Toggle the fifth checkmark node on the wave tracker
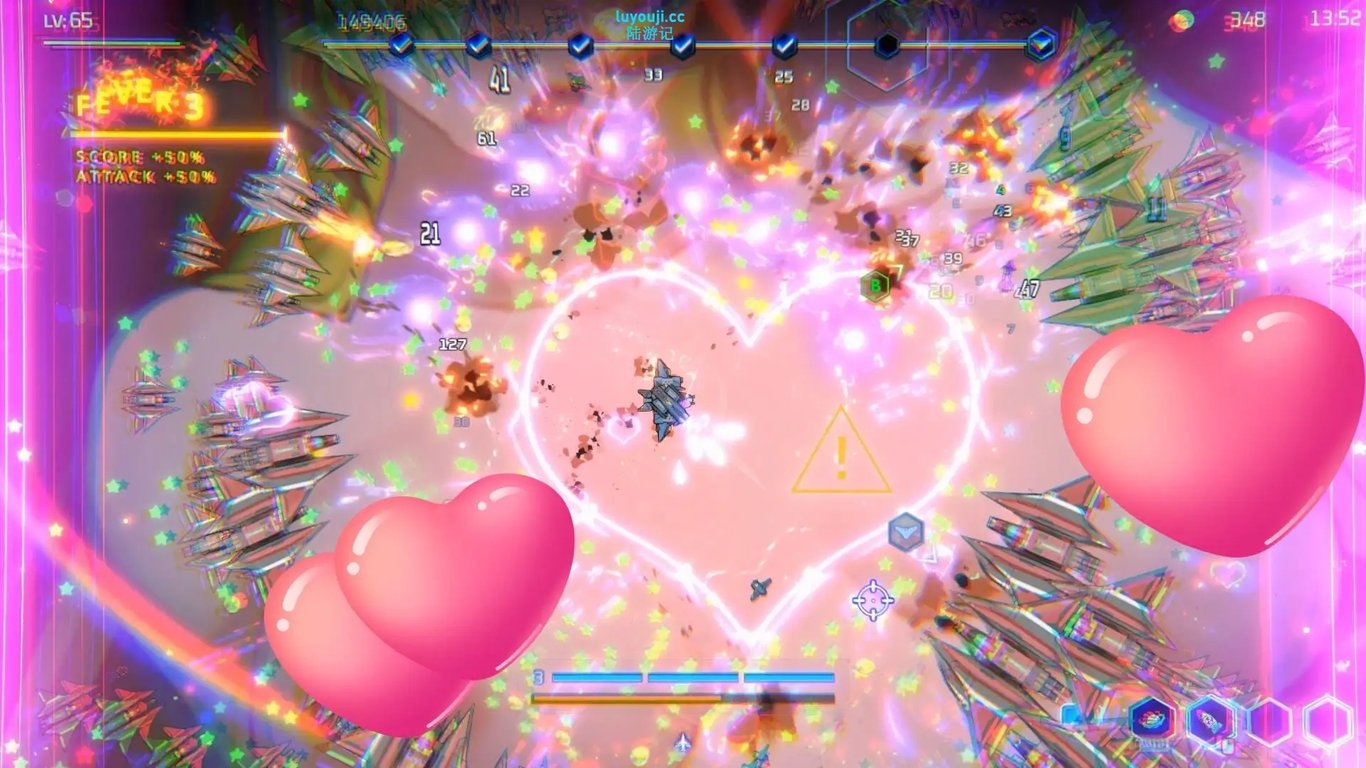 [x=784, y=43]
